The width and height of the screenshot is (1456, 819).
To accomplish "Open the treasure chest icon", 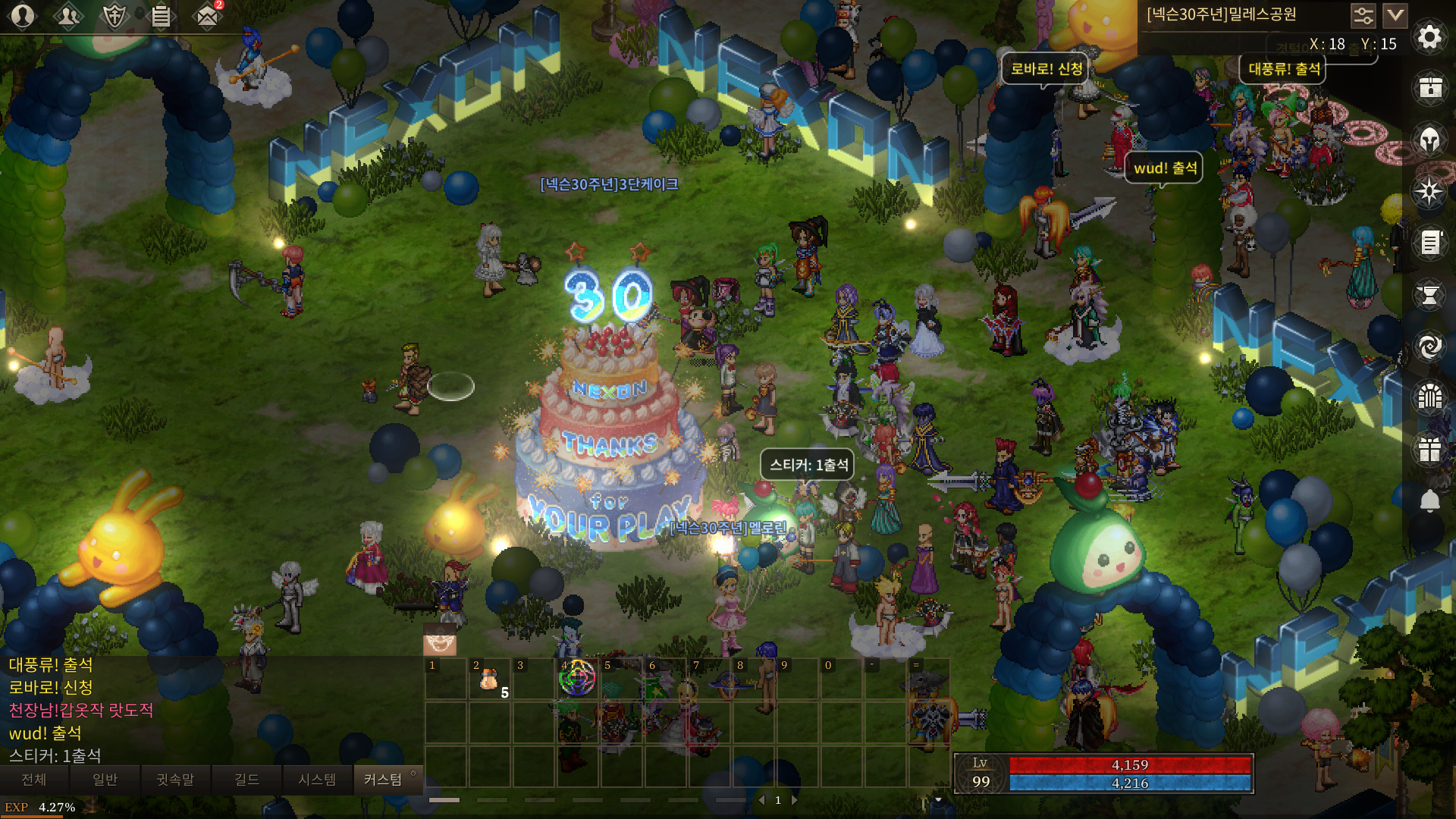I will [1429, 88].
